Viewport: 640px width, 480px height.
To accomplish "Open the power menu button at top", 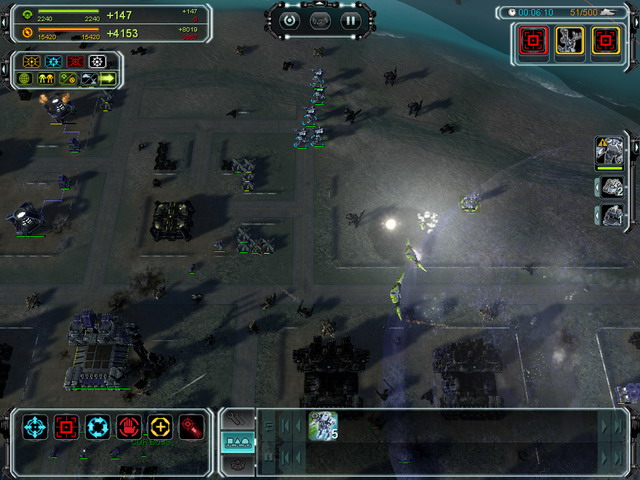I will pos(290,19).
